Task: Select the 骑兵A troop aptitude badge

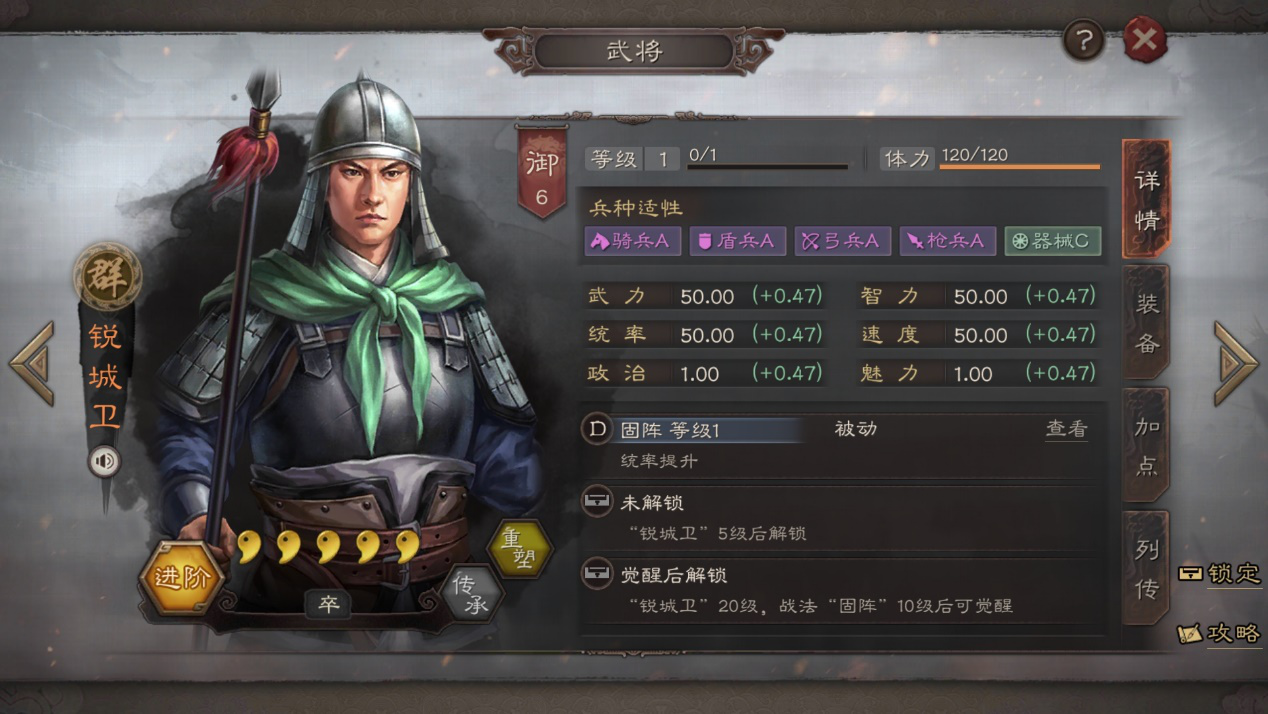Action: coord(632,241)
